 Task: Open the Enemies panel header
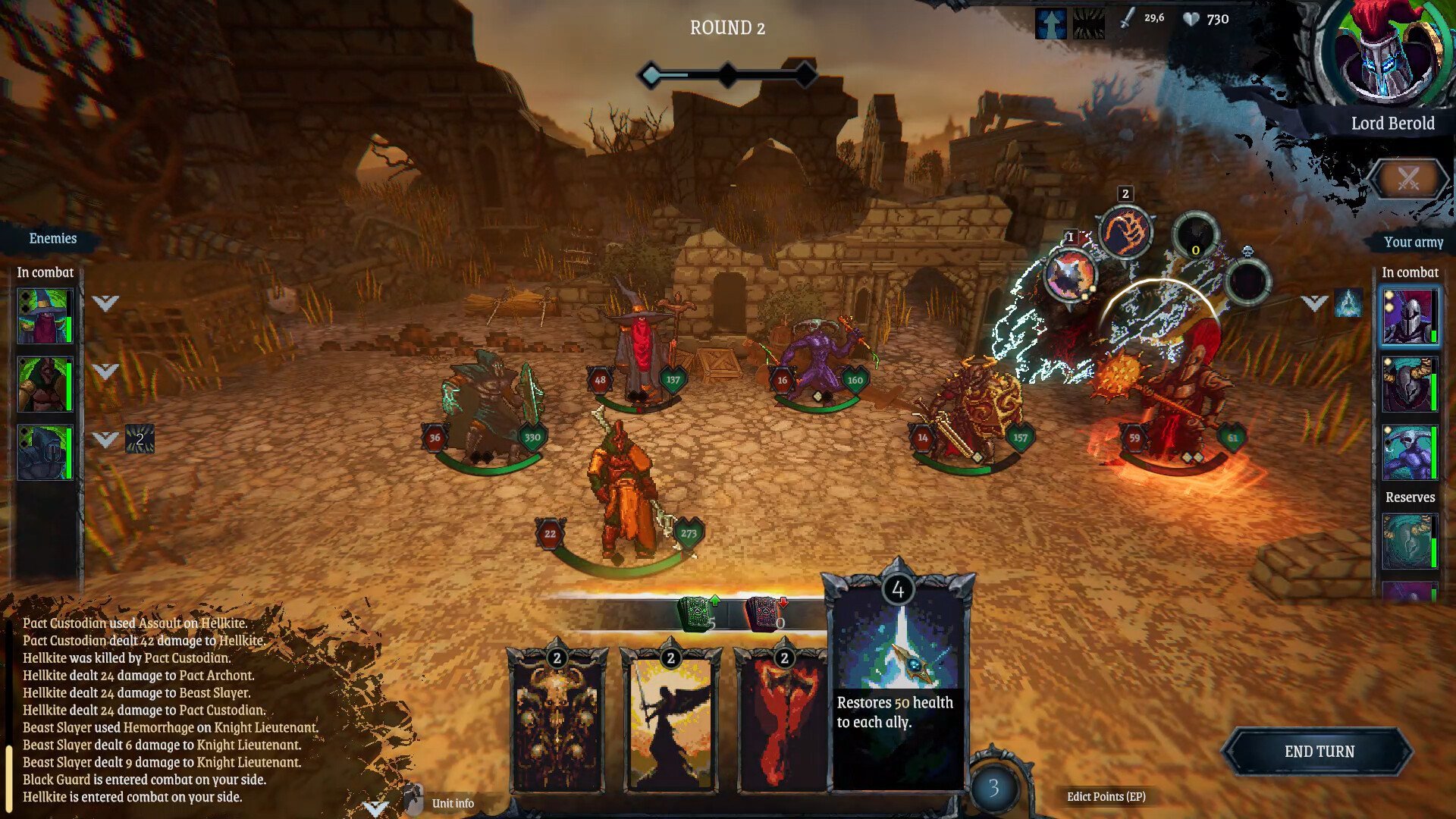51,239
